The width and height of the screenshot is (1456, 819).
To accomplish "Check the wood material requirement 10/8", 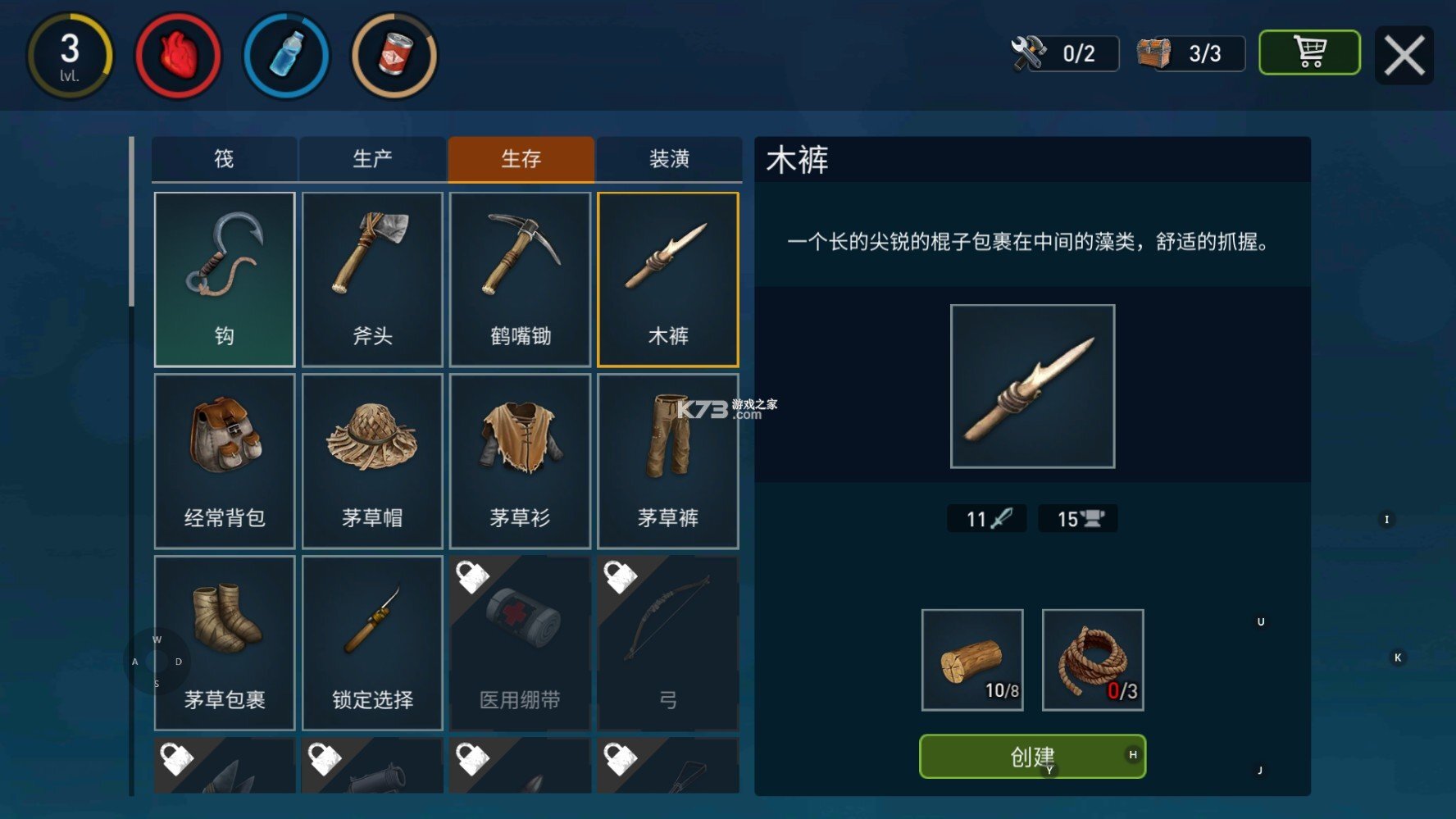I will (972, 660).
